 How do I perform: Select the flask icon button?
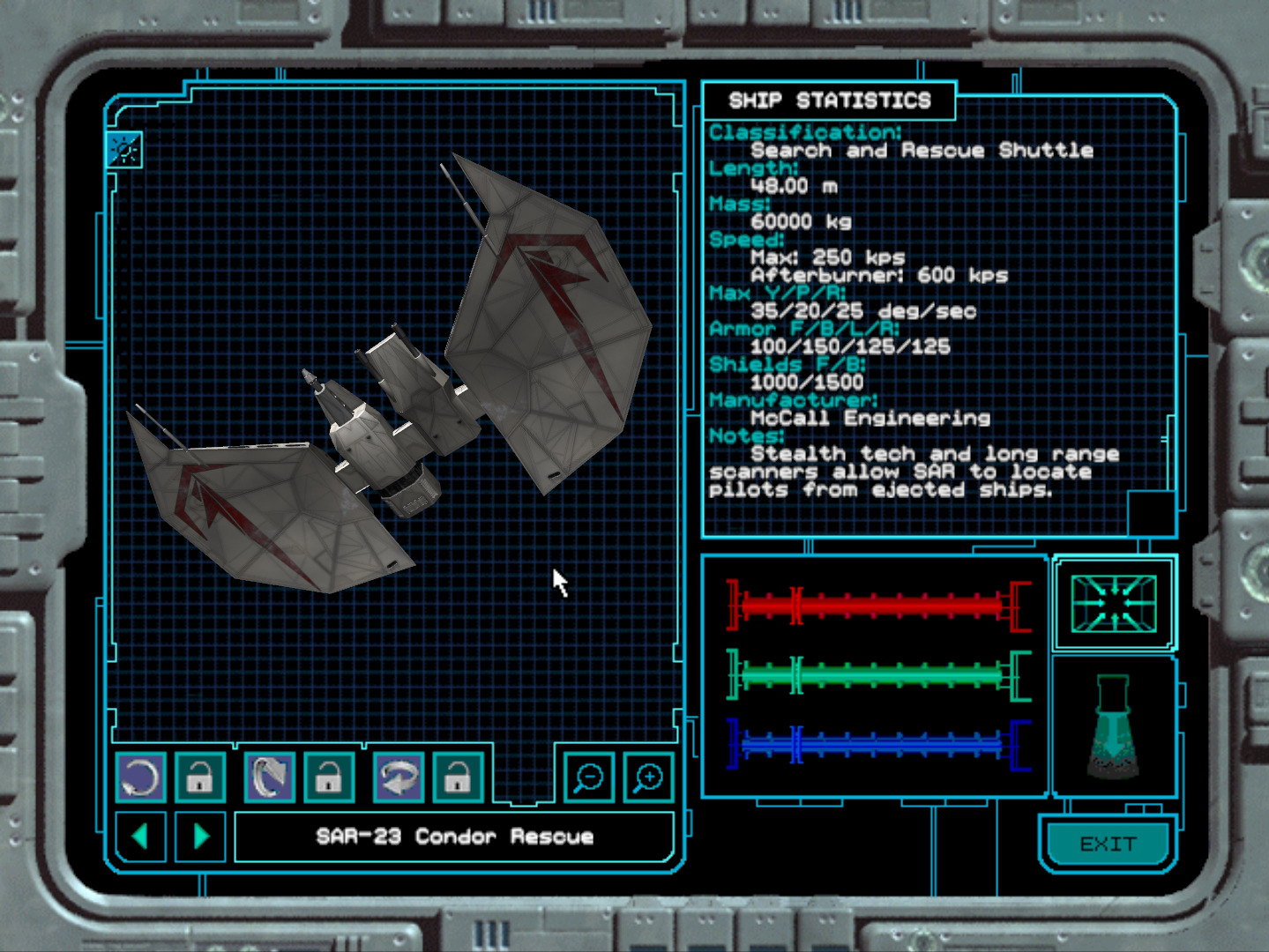click(1113, 726)
